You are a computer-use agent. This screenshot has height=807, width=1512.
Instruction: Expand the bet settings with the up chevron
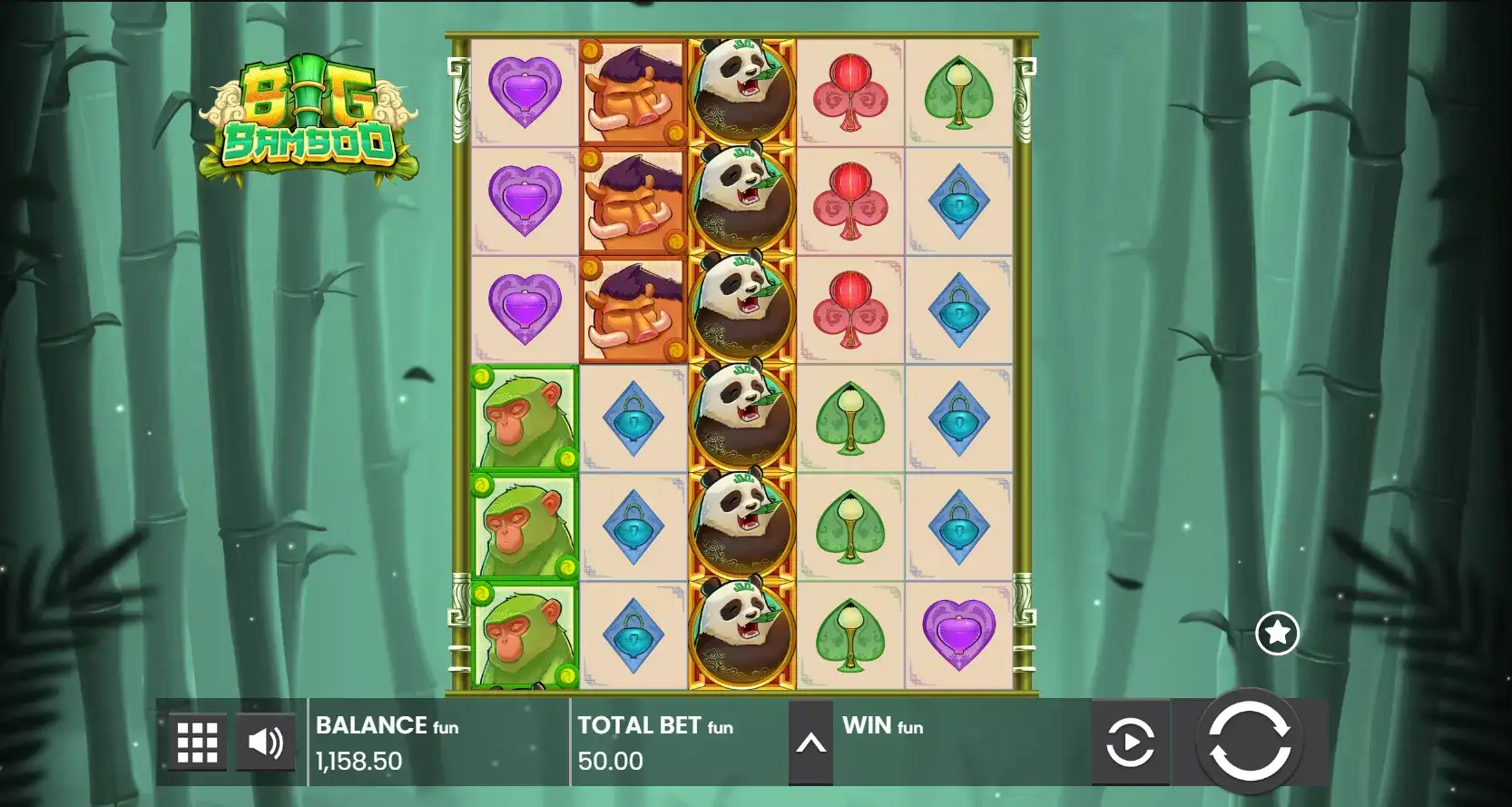[x=810, y=741]
